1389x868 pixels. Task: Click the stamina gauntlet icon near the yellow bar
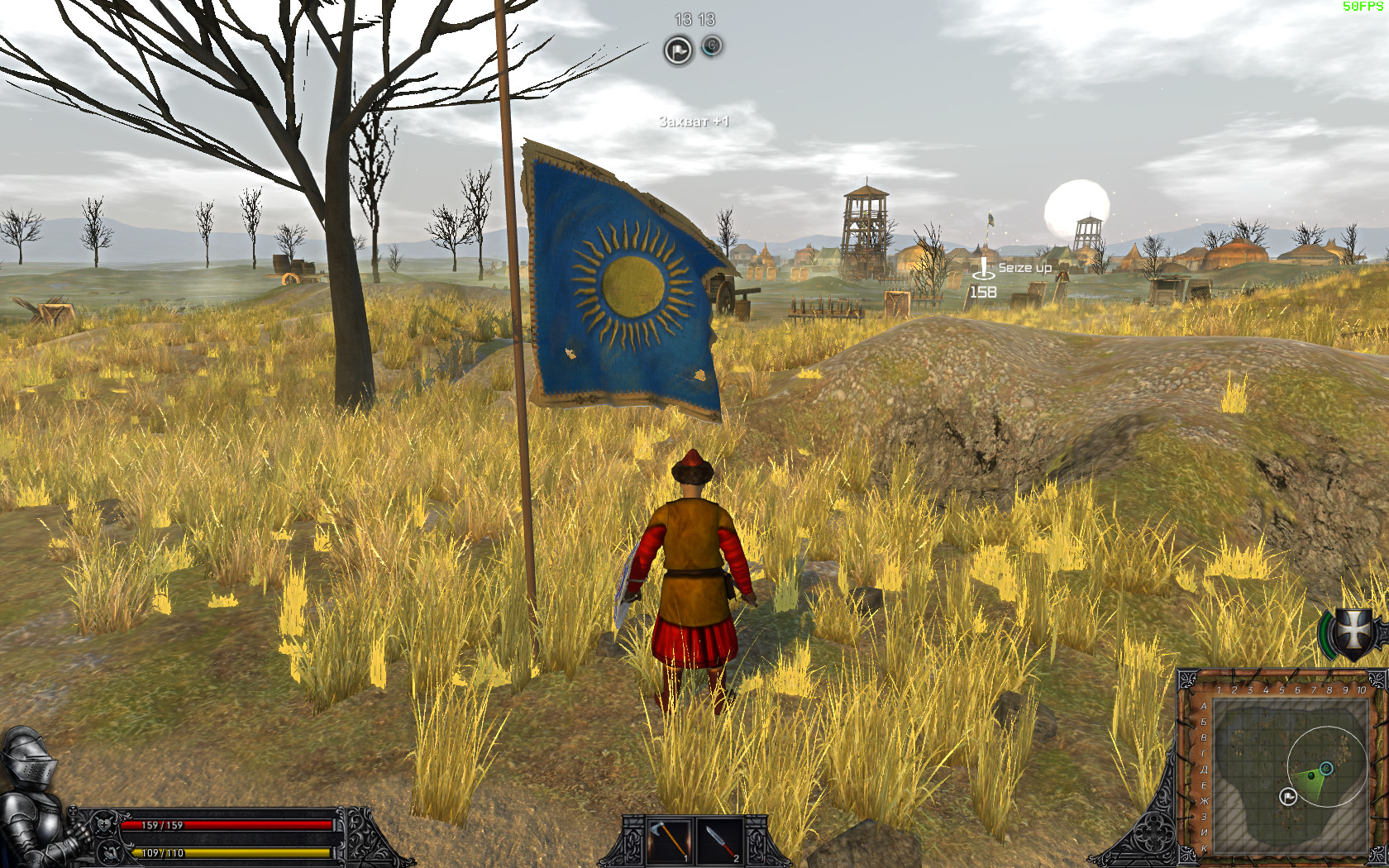(110, 853)
